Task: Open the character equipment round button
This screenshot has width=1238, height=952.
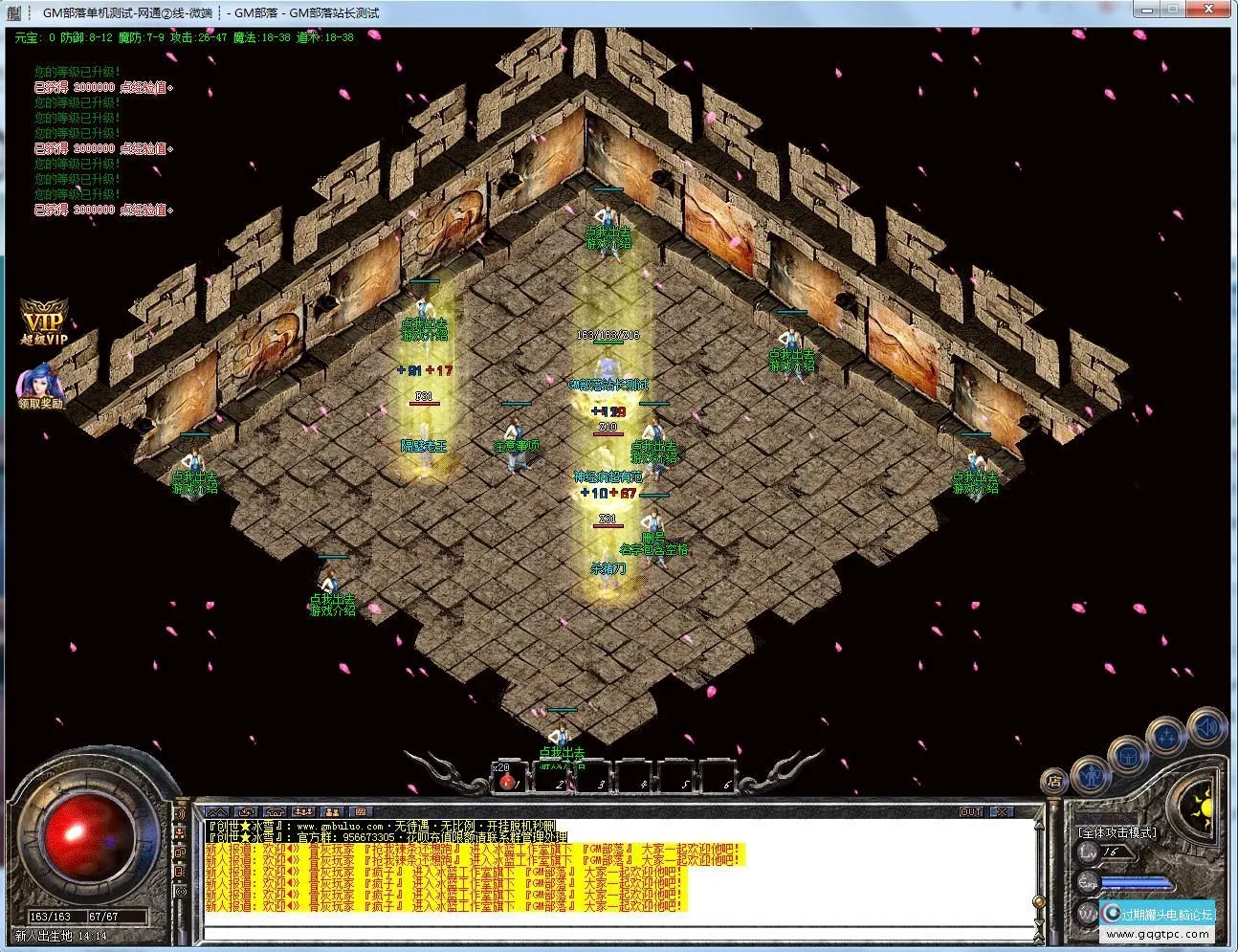Action: (x=1092, y=775)
